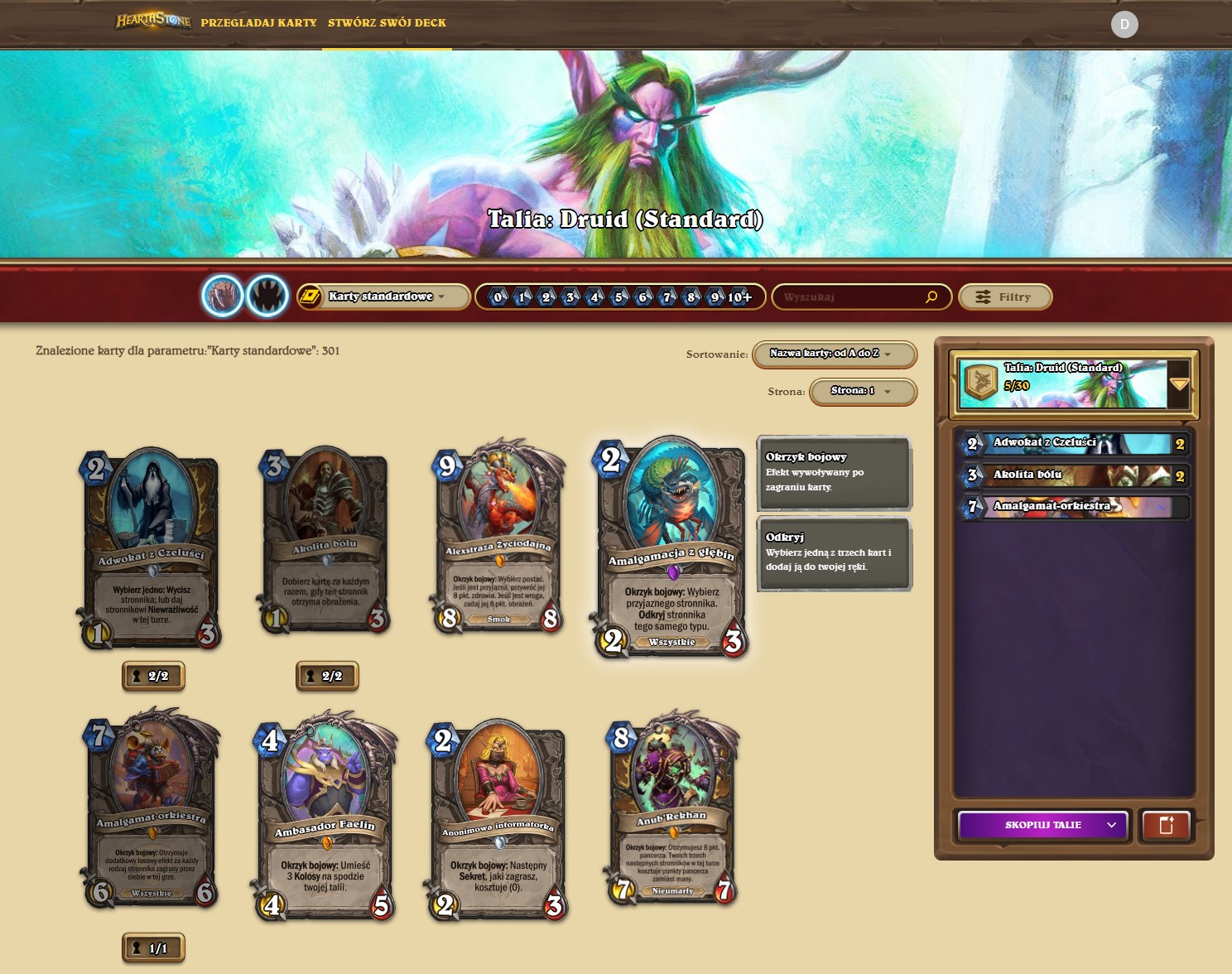Click the Skopiuj Talię button
This screenshot has height=974, width=1232.
click(1042, 825)
